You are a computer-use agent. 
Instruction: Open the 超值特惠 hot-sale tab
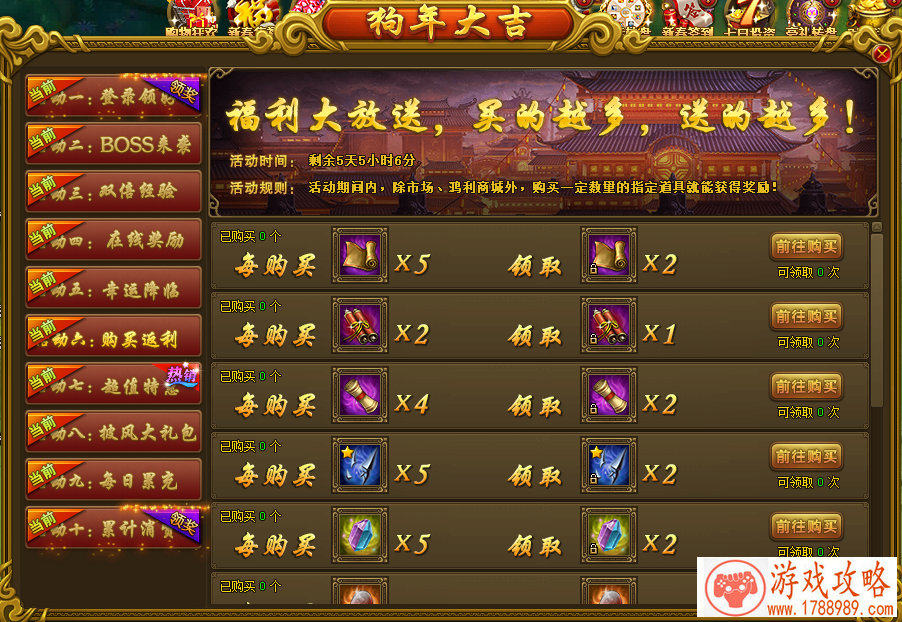(x=114, y=383)
